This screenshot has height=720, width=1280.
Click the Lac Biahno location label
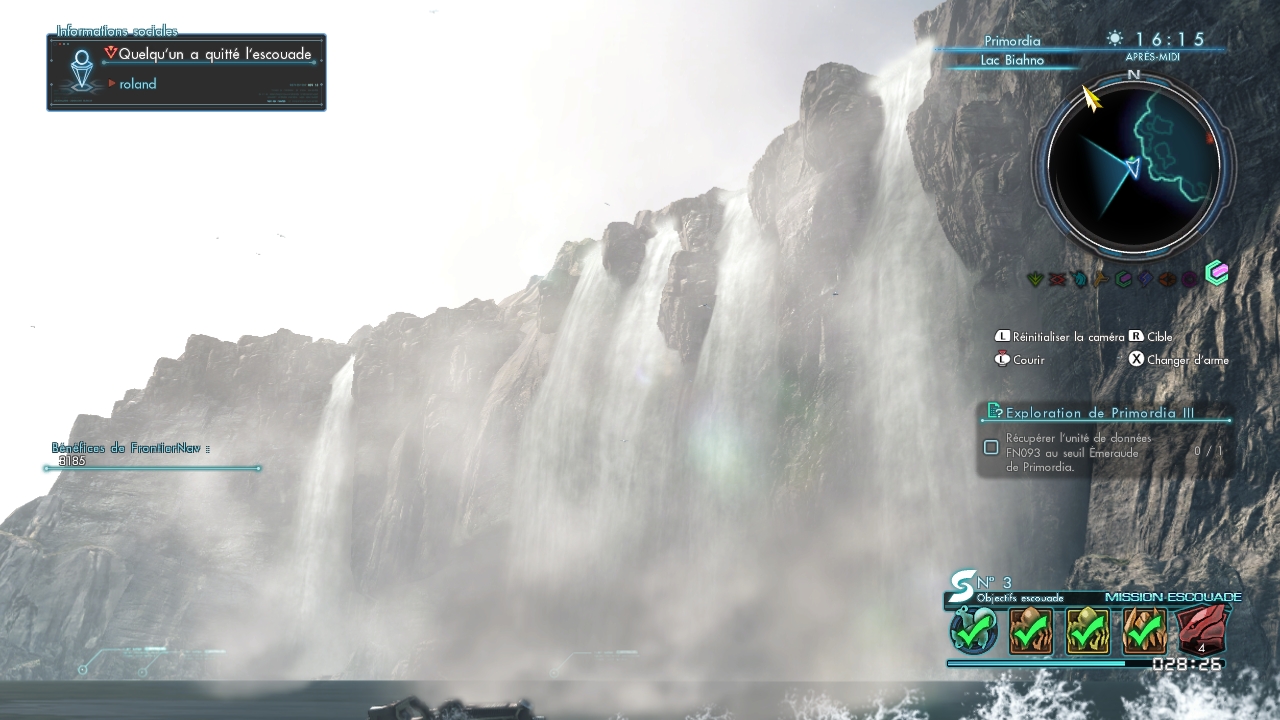[x=1012, y=60]
